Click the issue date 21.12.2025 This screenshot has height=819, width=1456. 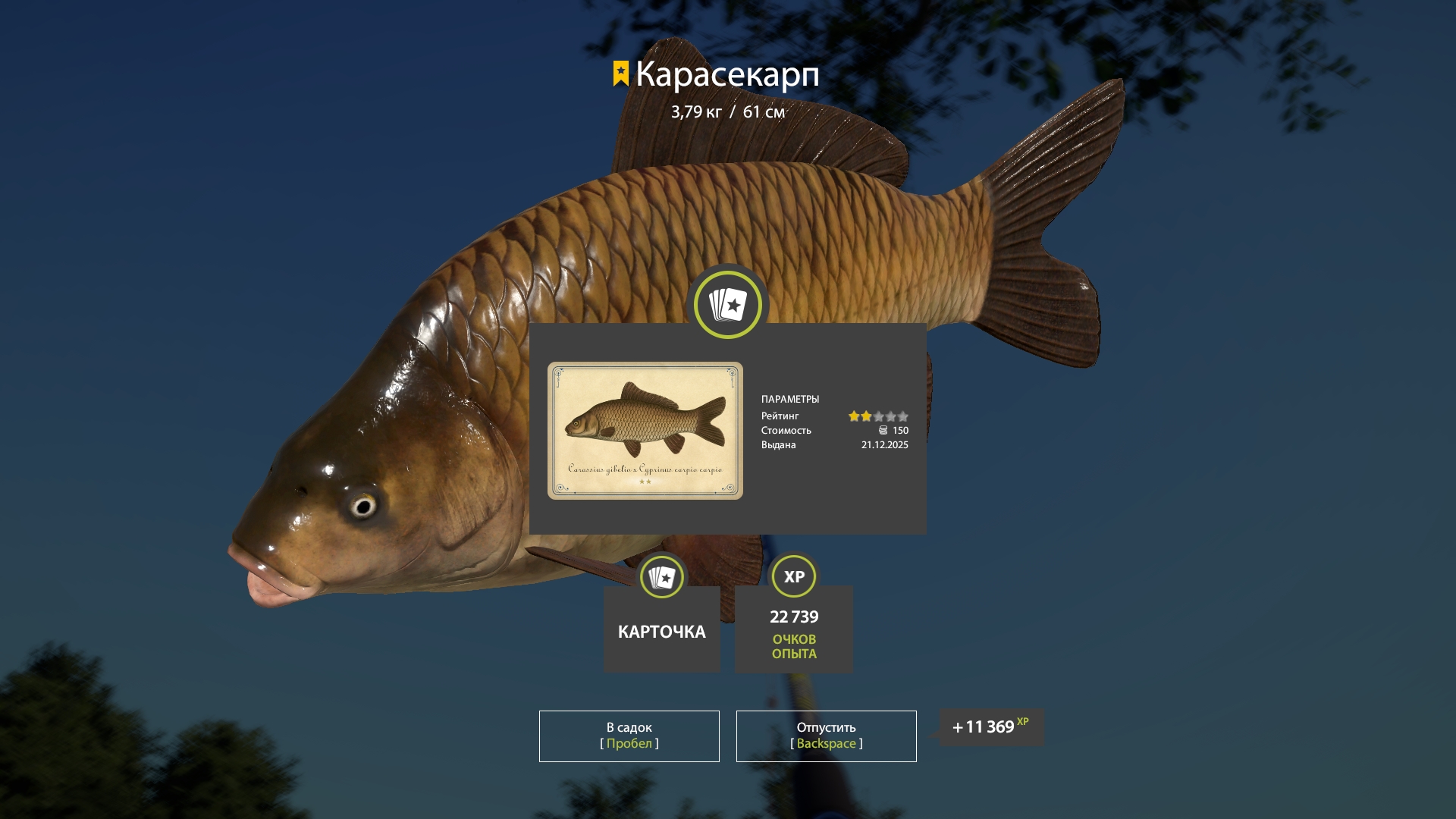[883, 446]
